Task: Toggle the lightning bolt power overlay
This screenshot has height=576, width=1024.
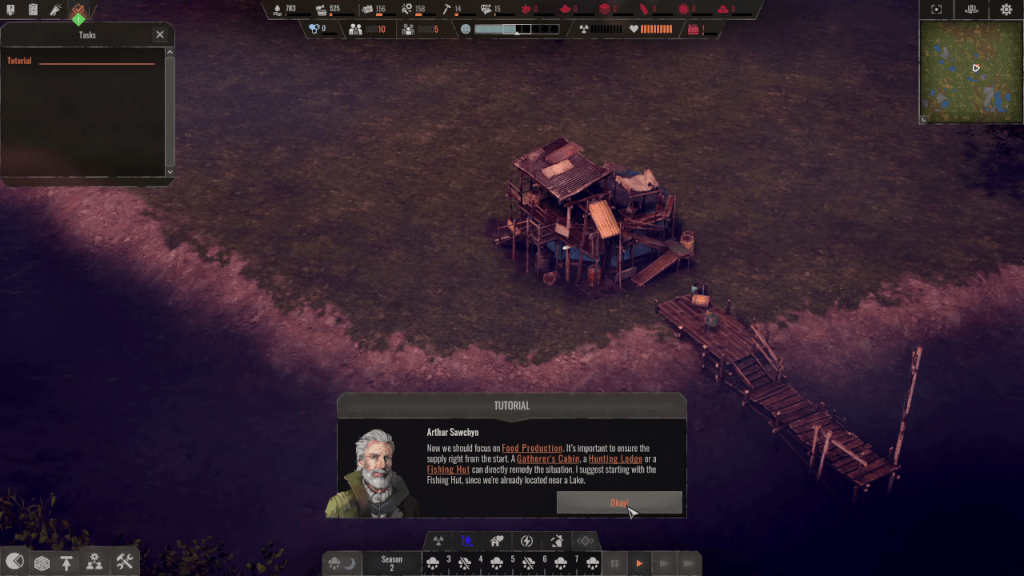Action: [x=527, y=541]
